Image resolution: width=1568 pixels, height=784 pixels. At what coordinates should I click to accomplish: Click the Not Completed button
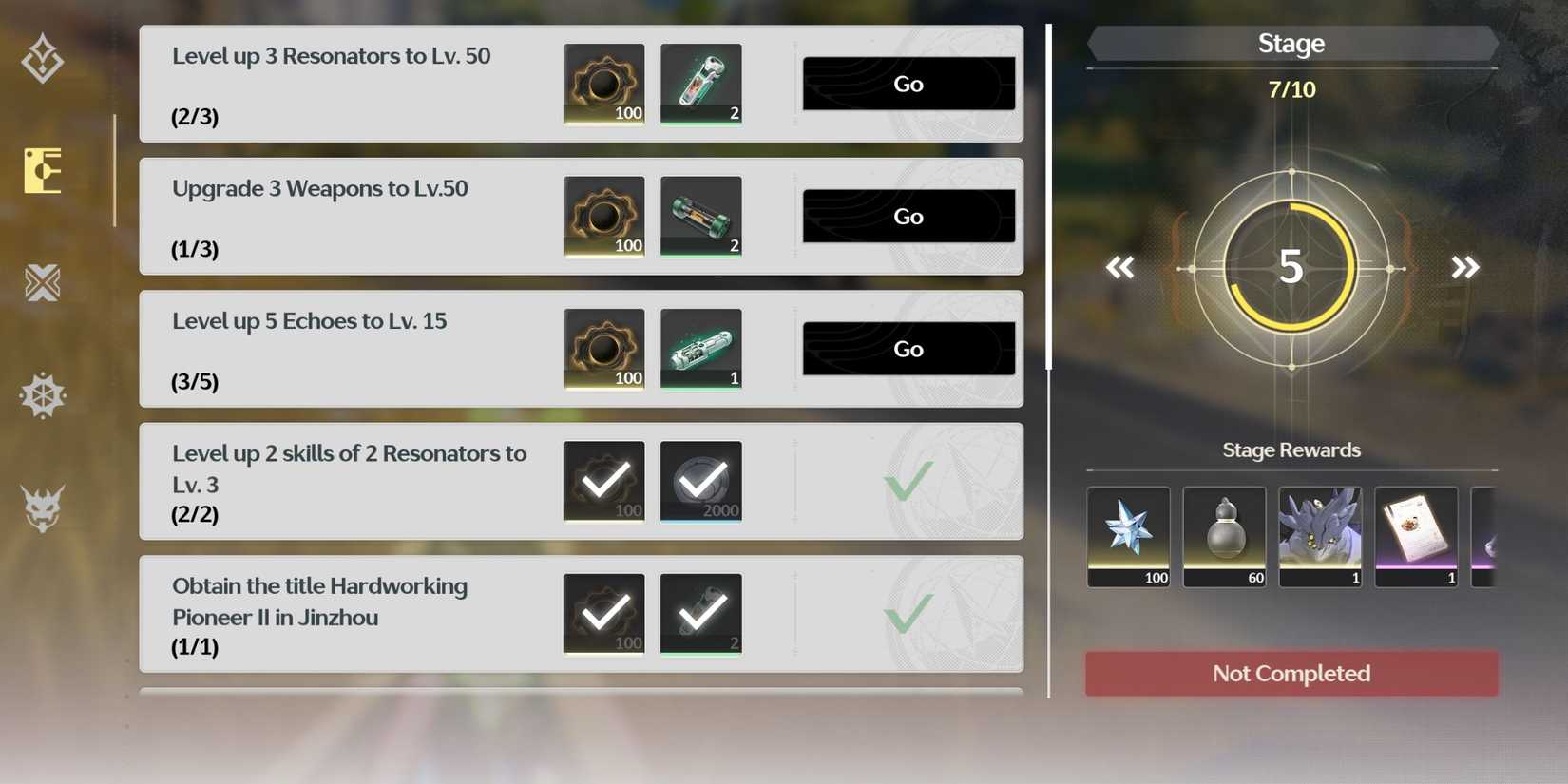[1291, 673]
